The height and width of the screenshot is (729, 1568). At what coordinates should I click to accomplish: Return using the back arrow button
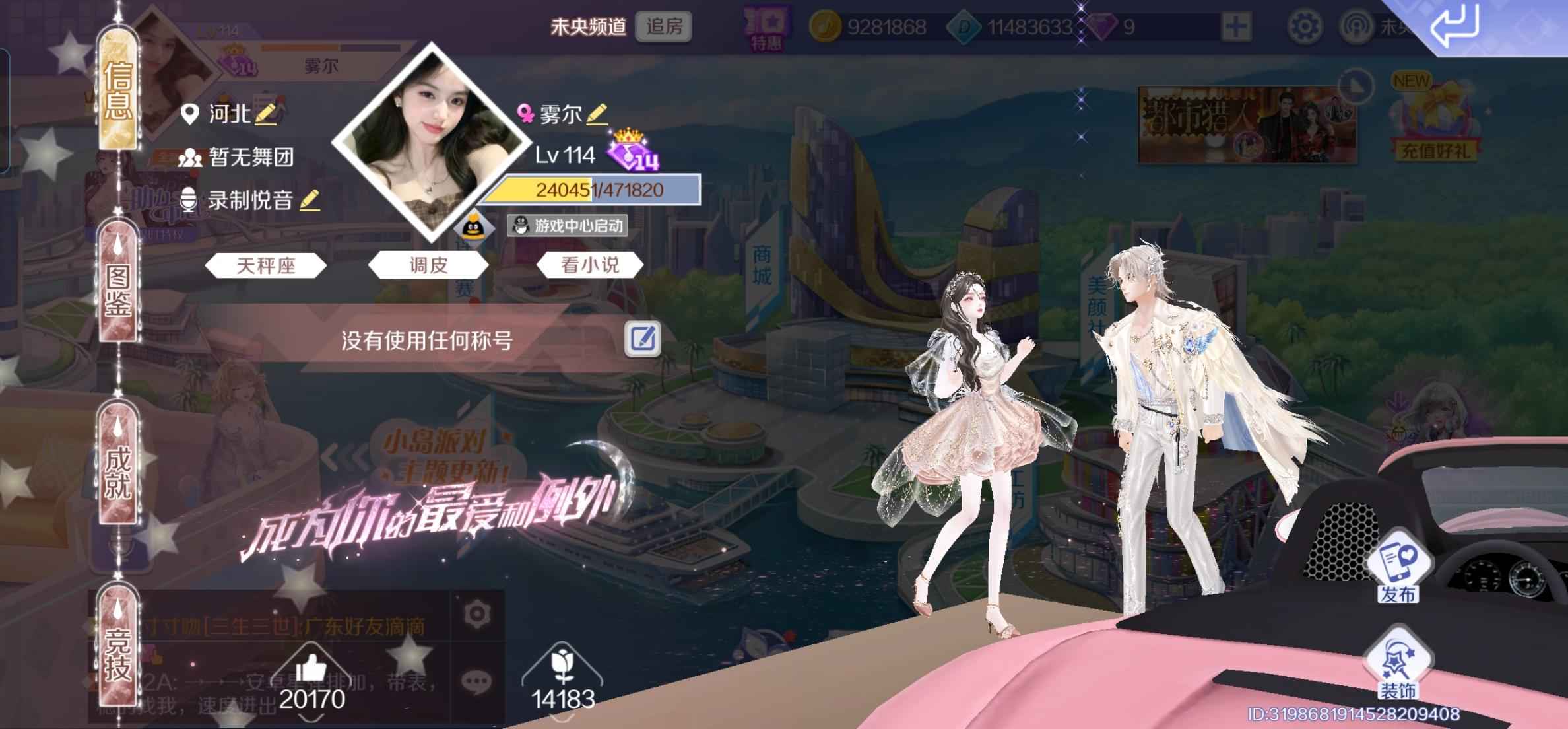[1454, 26]
